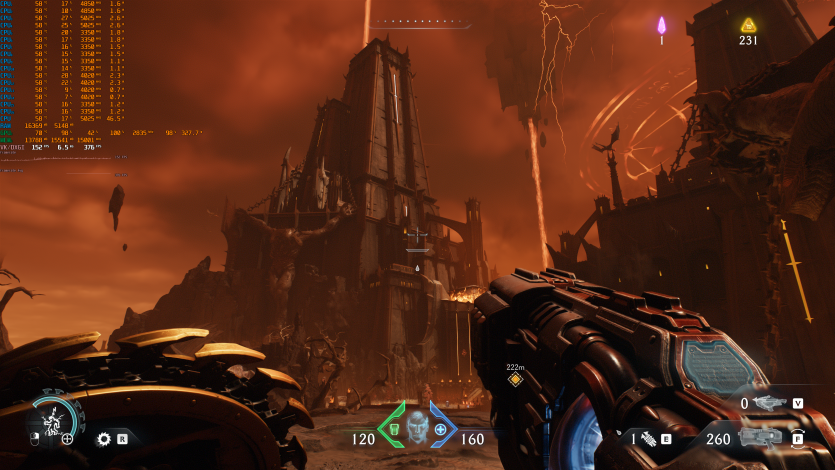Click the green armor shield icon
835x470 pixels.
click(x=395, y=430)
